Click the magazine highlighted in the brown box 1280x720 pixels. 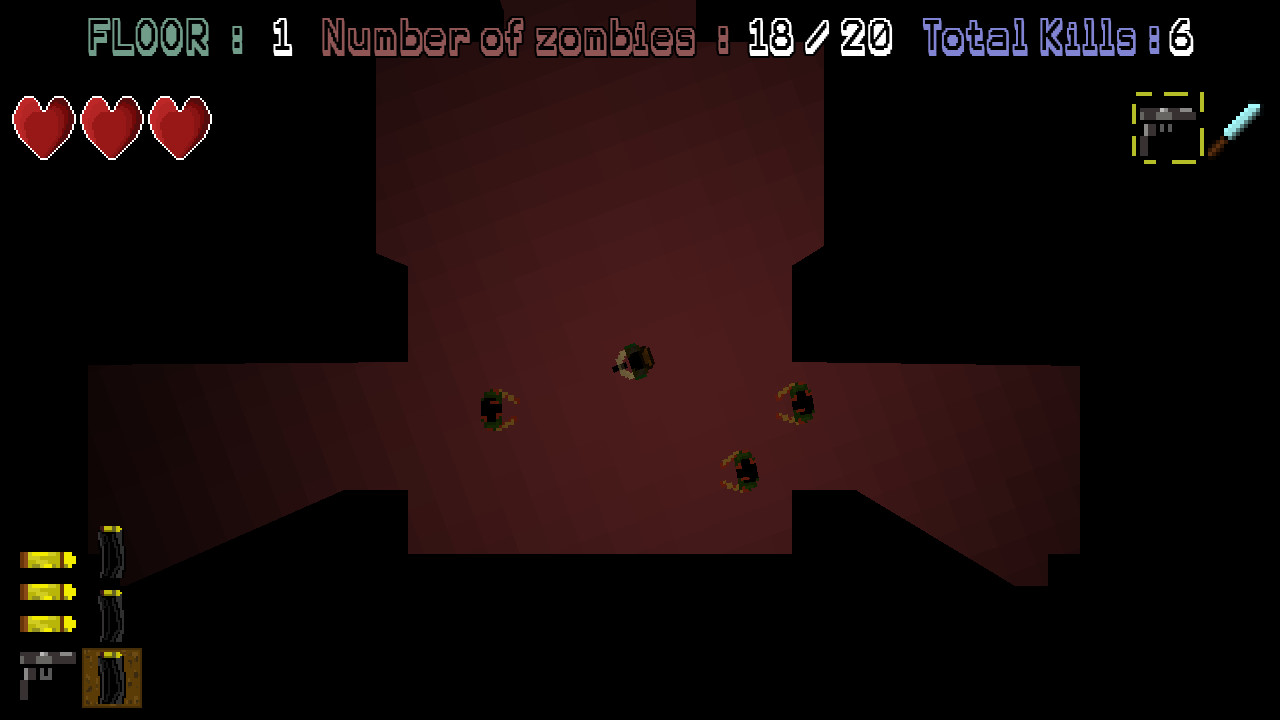tap(113, 677)
